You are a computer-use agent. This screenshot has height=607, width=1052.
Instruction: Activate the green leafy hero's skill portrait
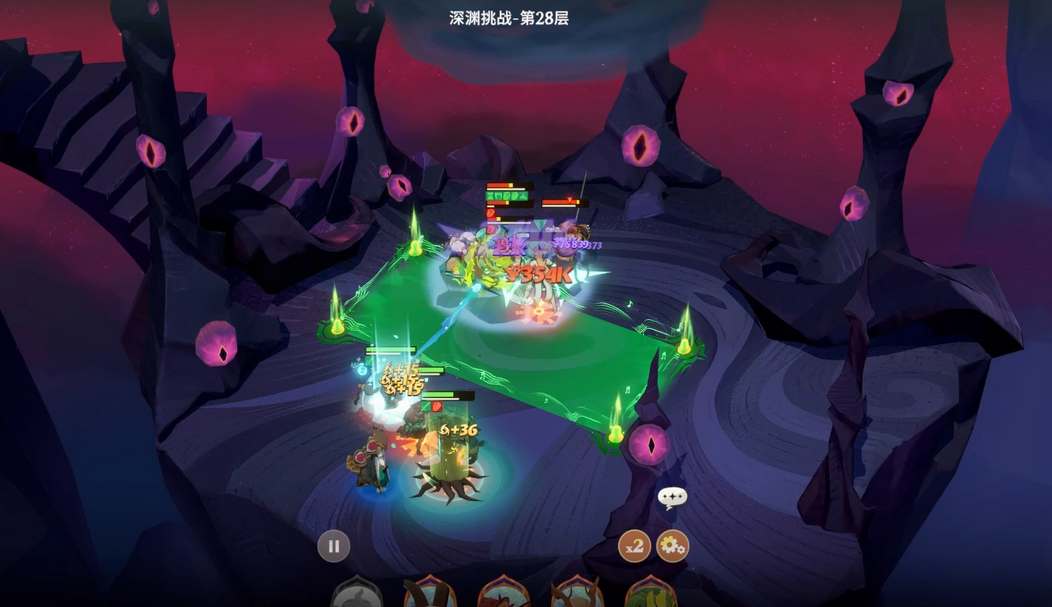pyautogui.click(x=651, y=594)
